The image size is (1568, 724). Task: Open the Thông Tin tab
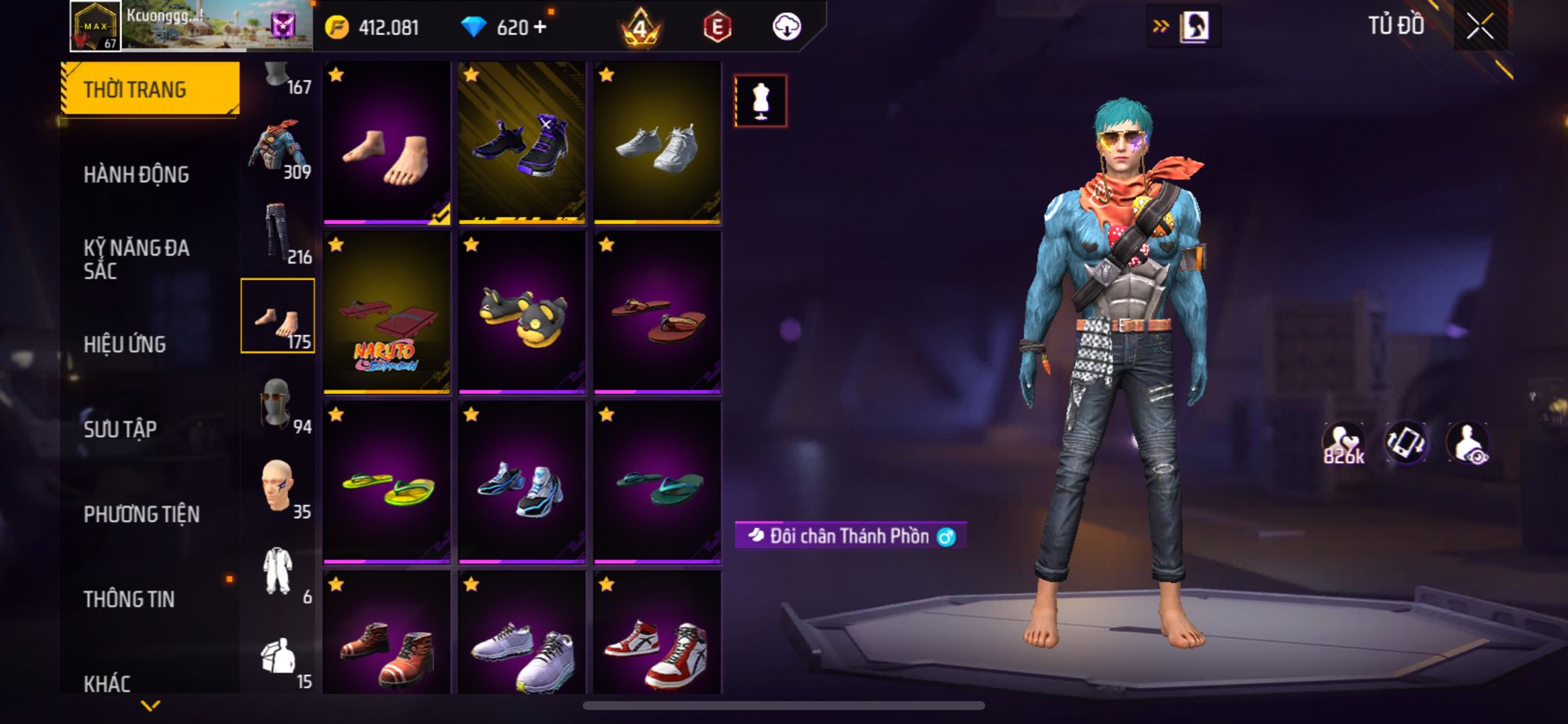tap(129, 598)
